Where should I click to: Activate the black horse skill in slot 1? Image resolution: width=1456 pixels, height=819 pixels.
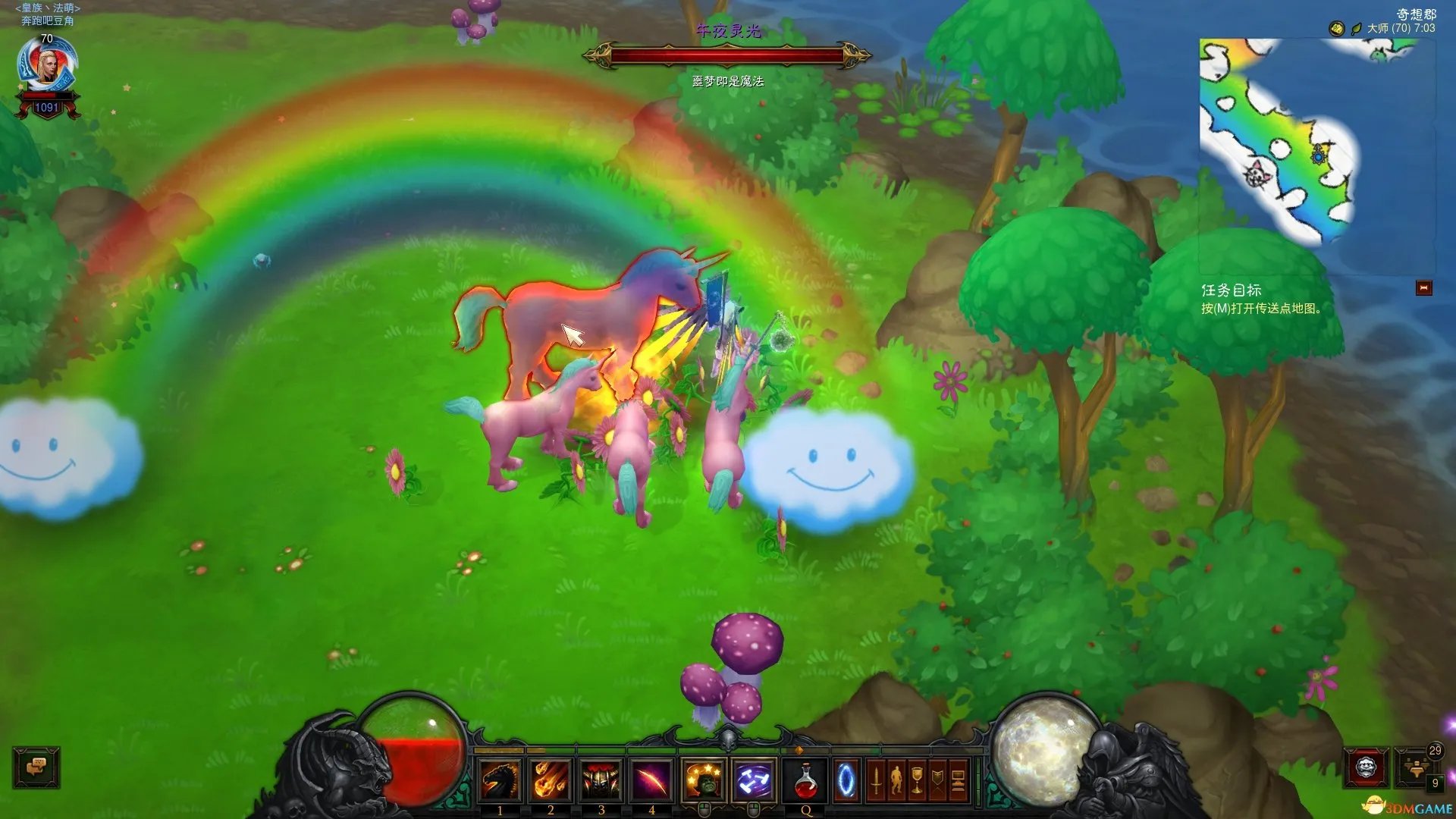coord(500,780)
